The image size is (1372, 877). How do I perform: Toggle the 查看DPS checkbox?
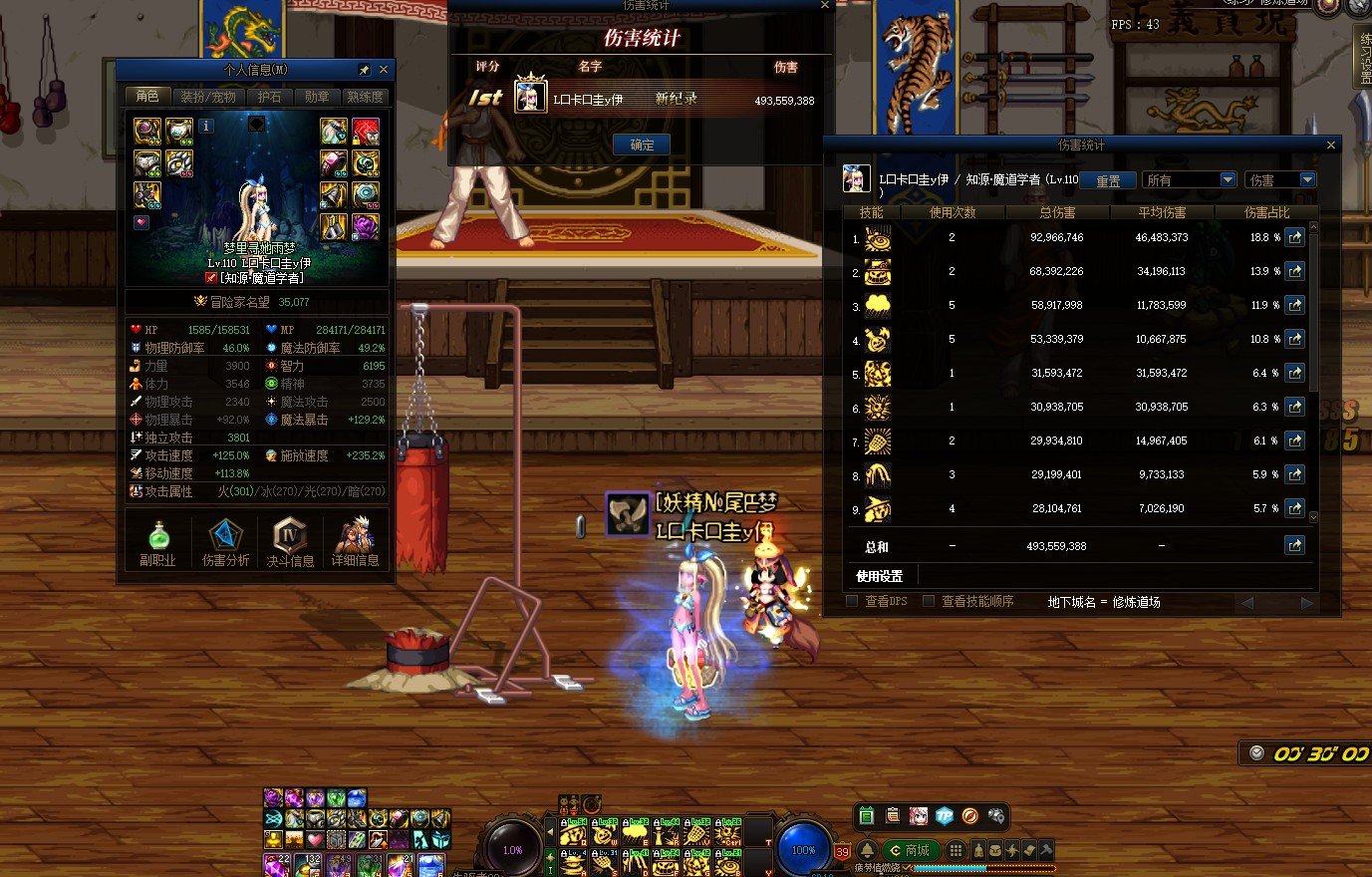click(x=852, y=601)
